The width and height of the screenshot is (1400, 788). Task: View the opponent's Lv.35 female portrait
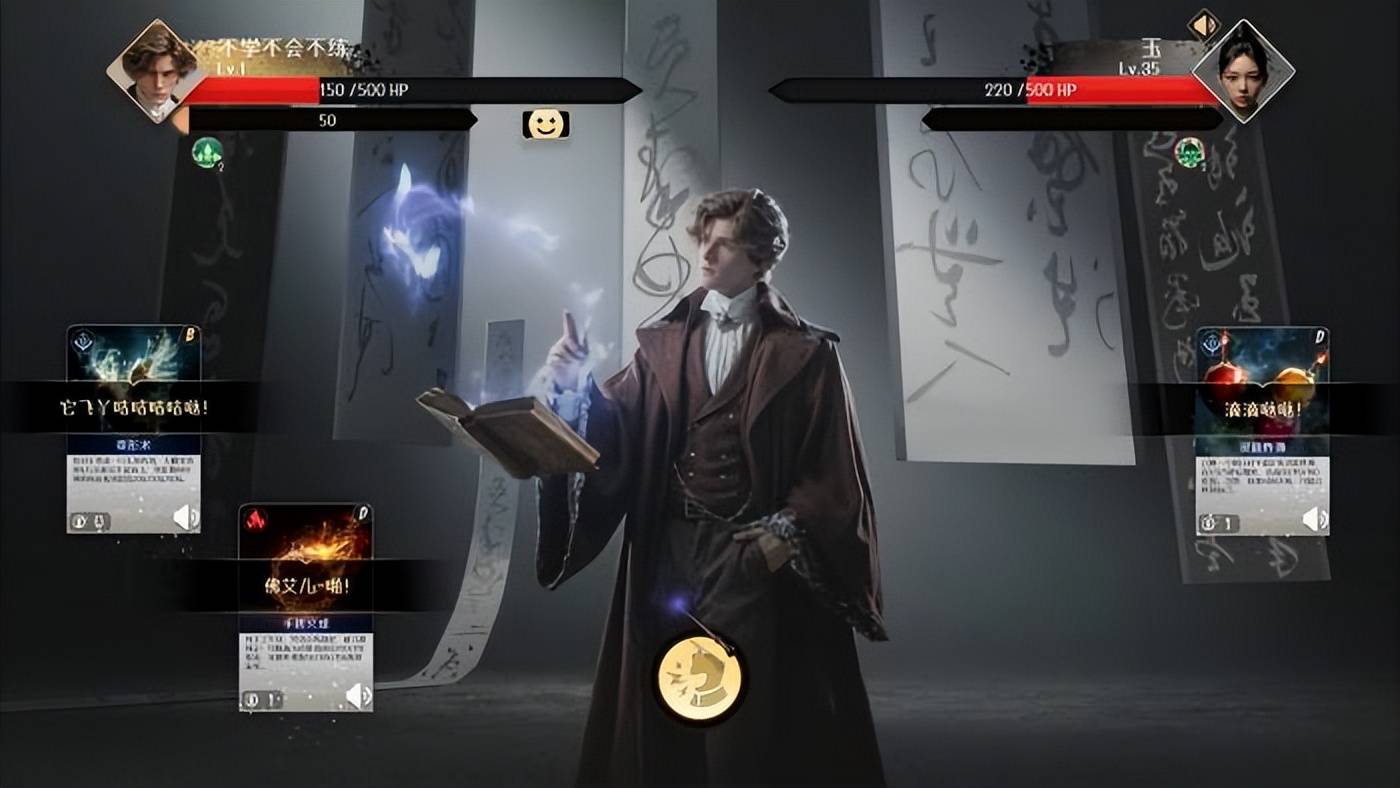tap(1243, 70)
